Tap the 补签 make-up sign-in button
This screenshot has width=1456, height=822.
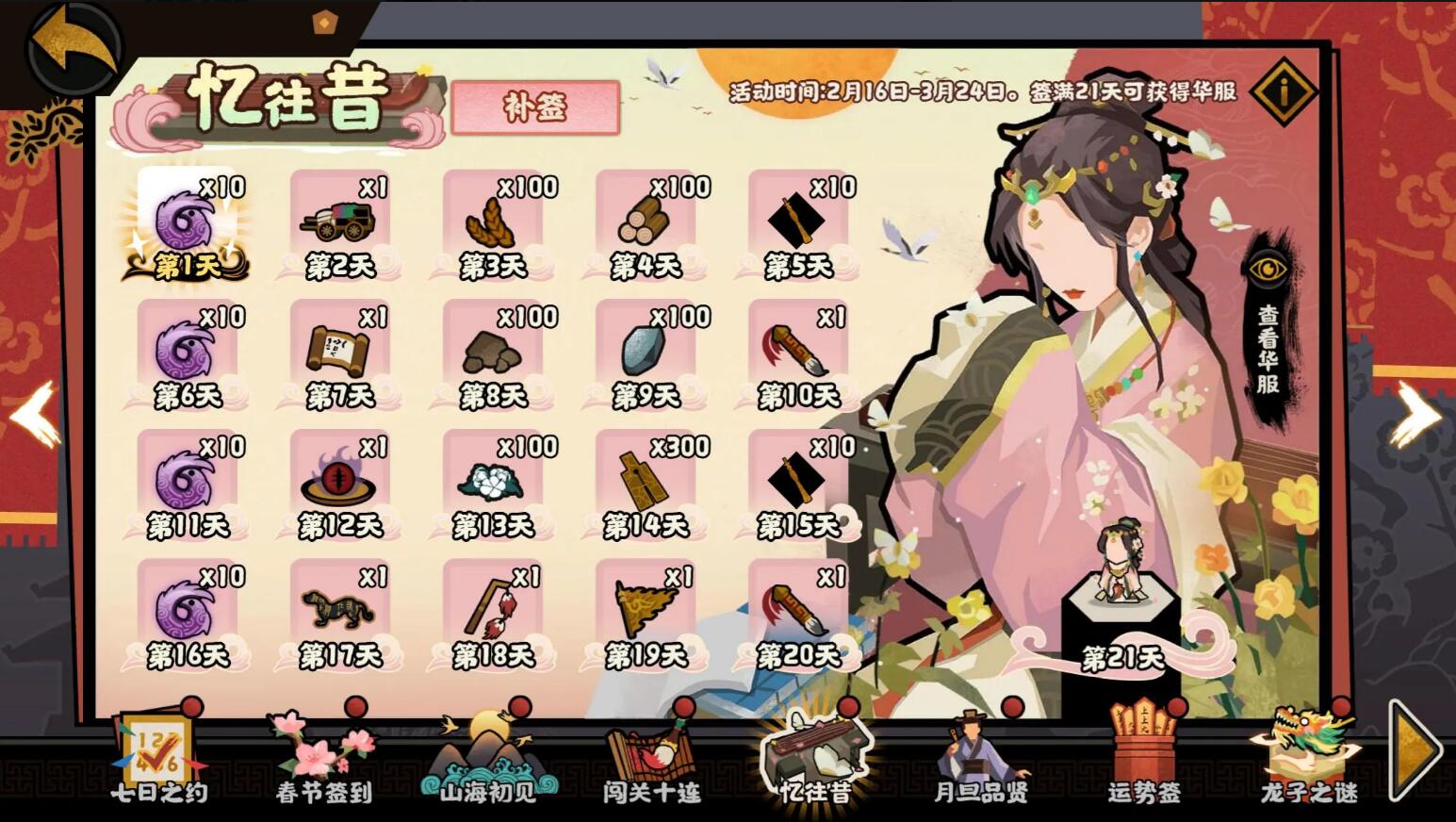click(535, 107)
